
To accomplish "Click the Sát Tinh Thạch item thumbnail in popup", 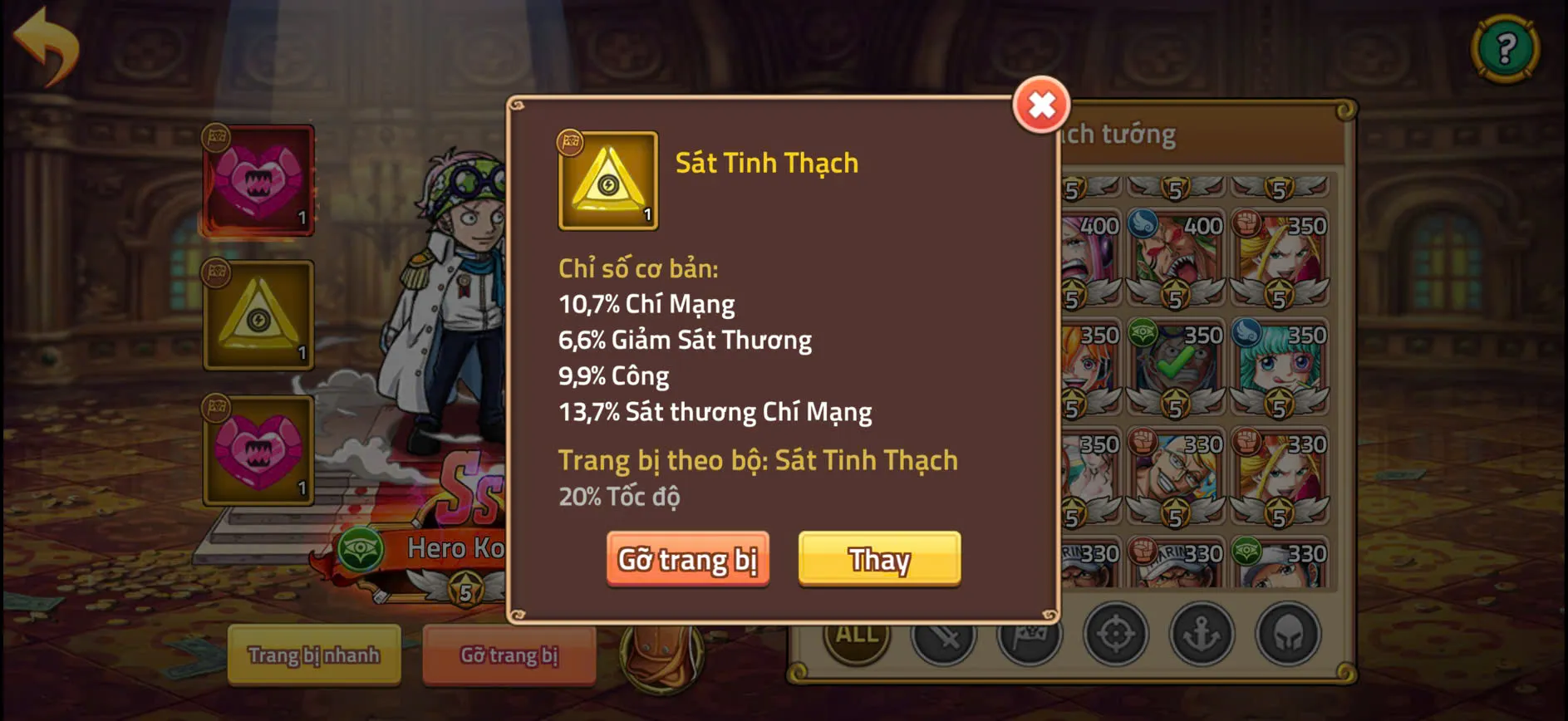I will (x=606, y=179).
